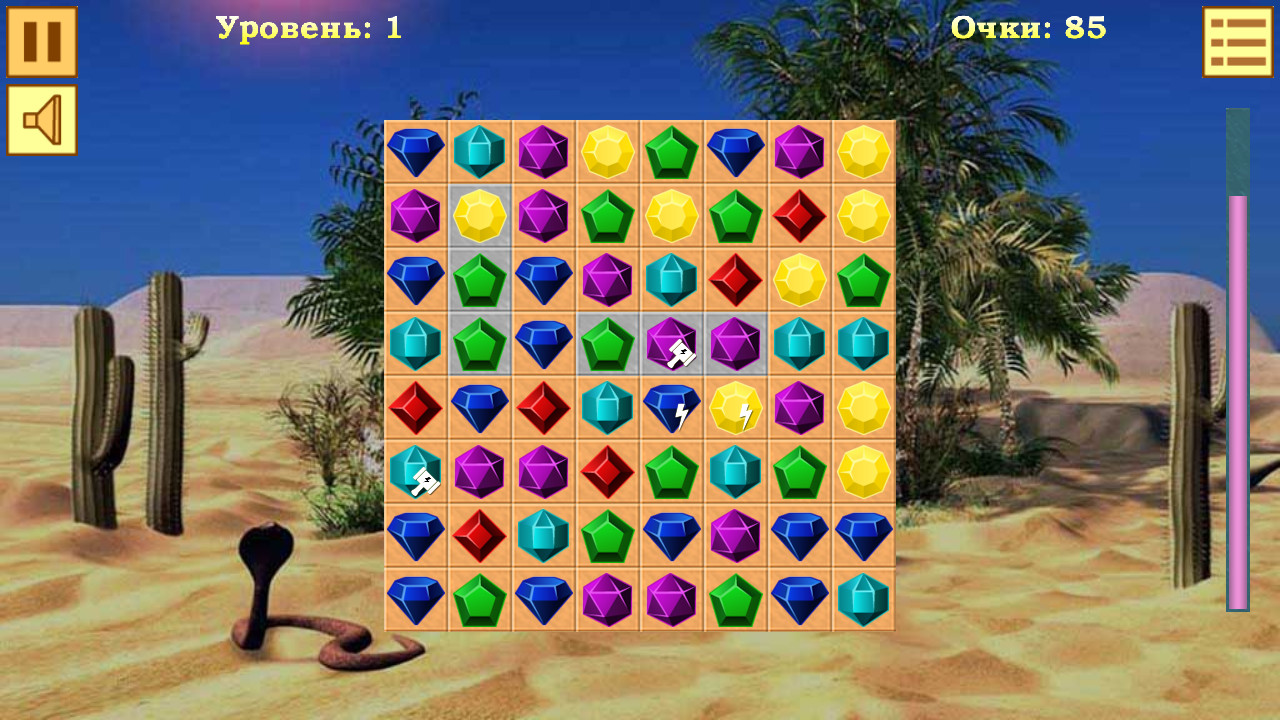This screenshot has height=720, width=1280.
Task: Click the highlighted yellow gem on gray tile
Action: click(480, 218)
